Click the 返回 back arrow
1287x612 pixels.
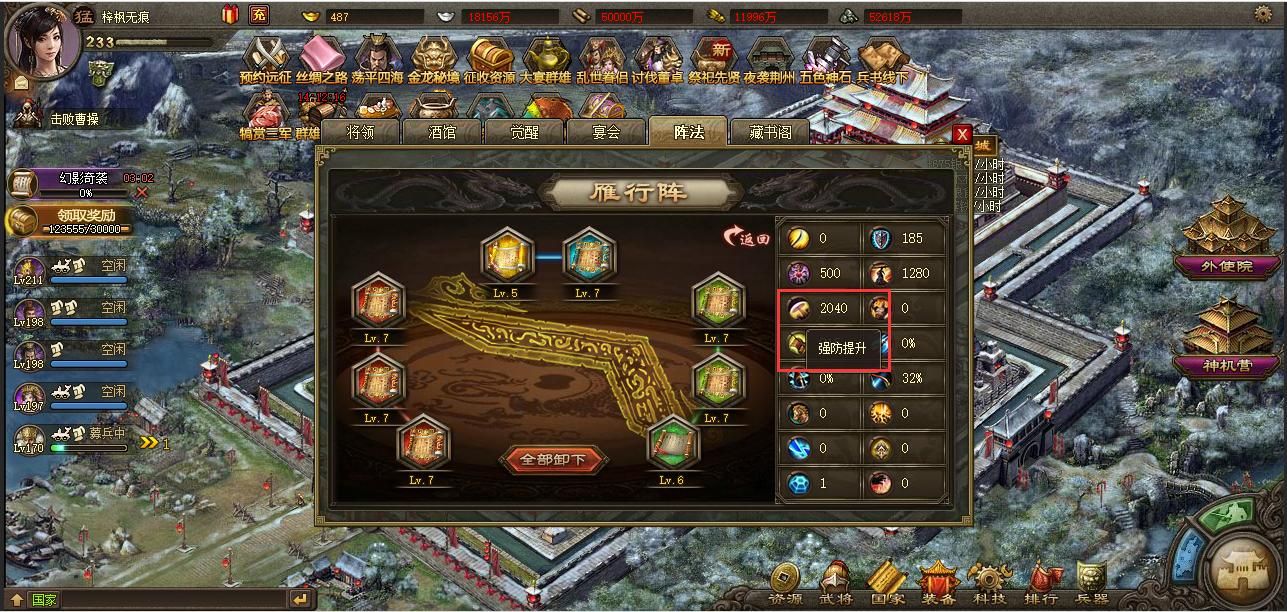pos(748,238)
